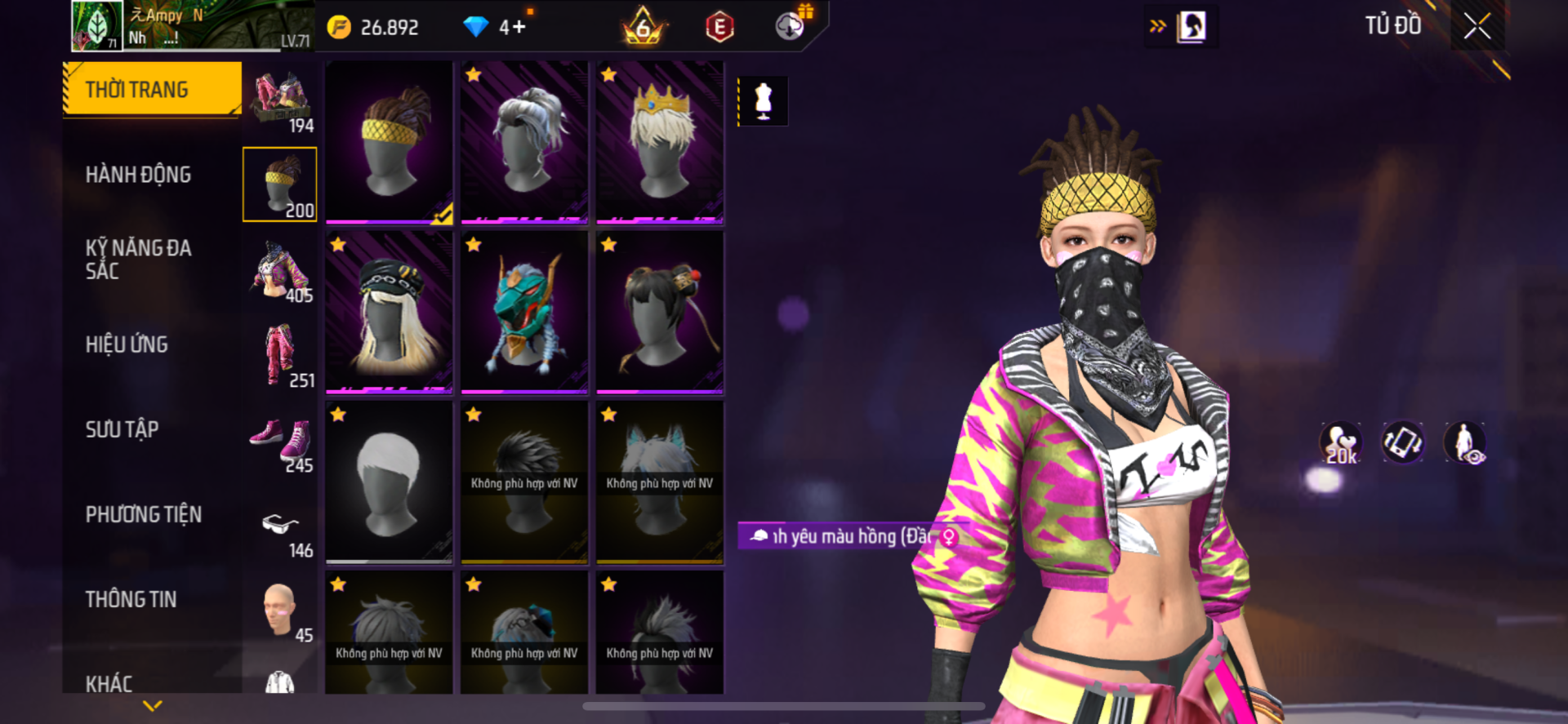Select the black cap with blonde hair
The image size is (1568, 724).
[x=389, y=312]
